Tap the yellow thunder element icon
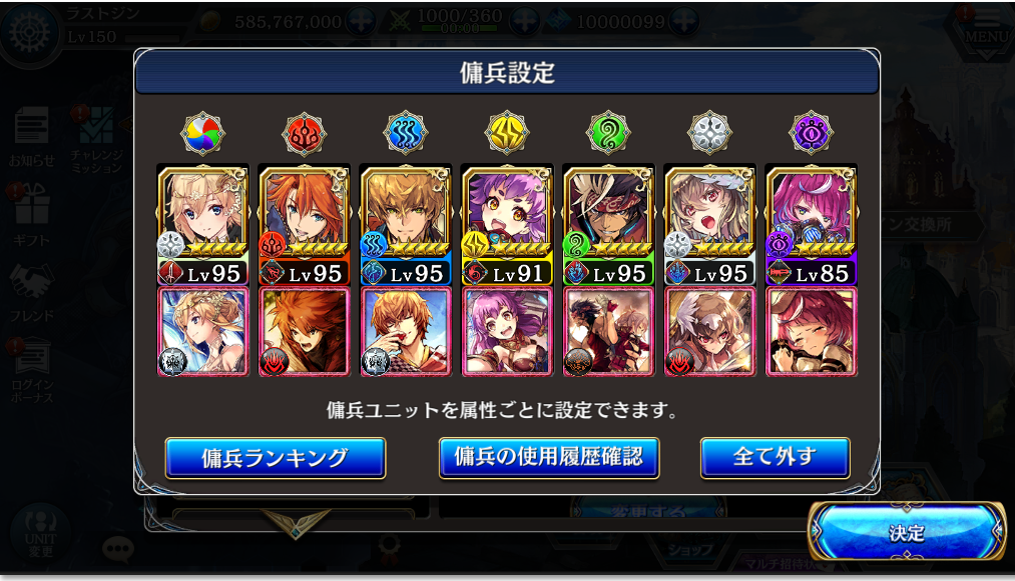This screenshot has height=581, width=1015. 507,132
